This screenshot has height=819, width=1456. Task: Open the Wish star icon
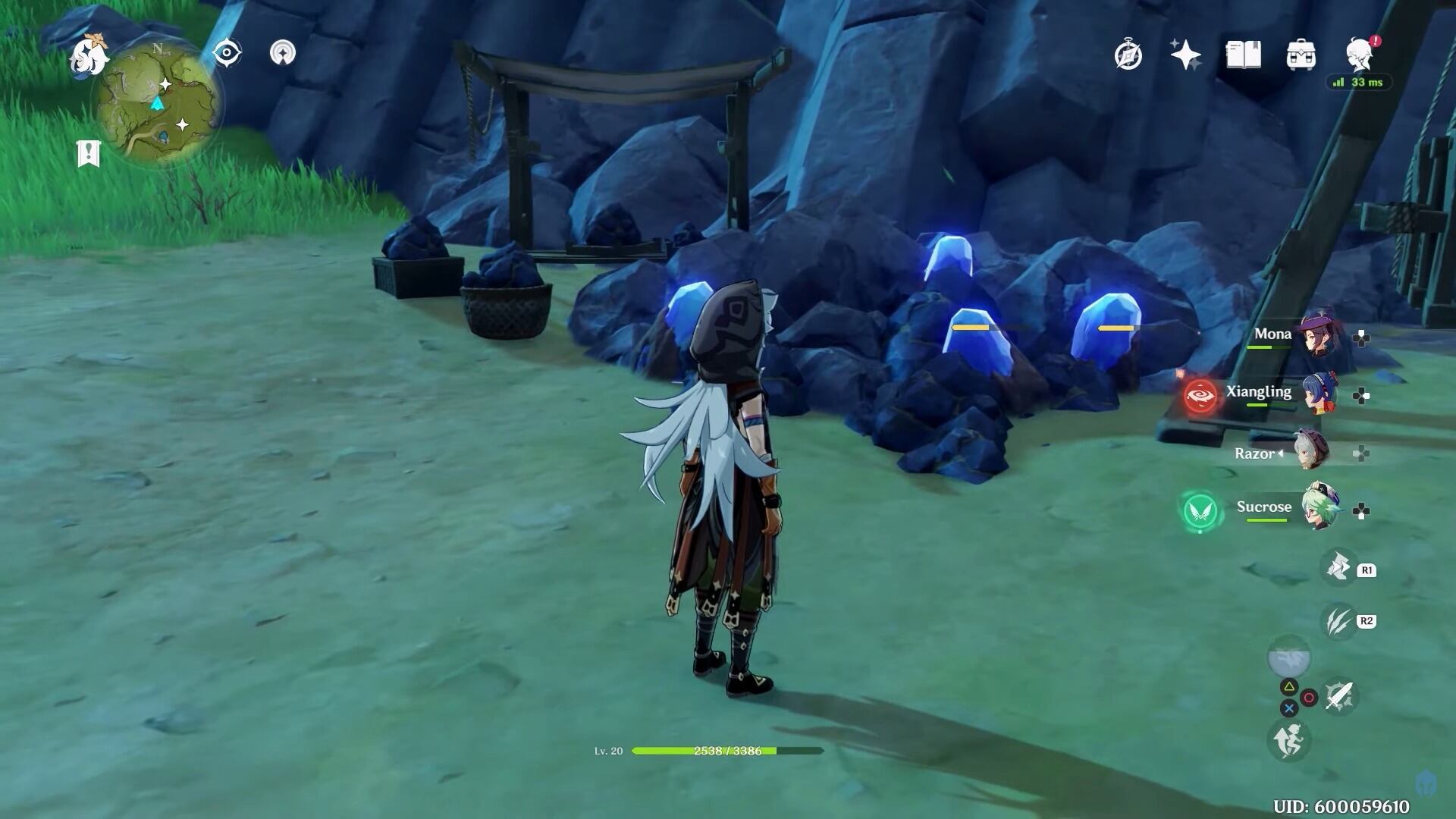point(1185,55)
